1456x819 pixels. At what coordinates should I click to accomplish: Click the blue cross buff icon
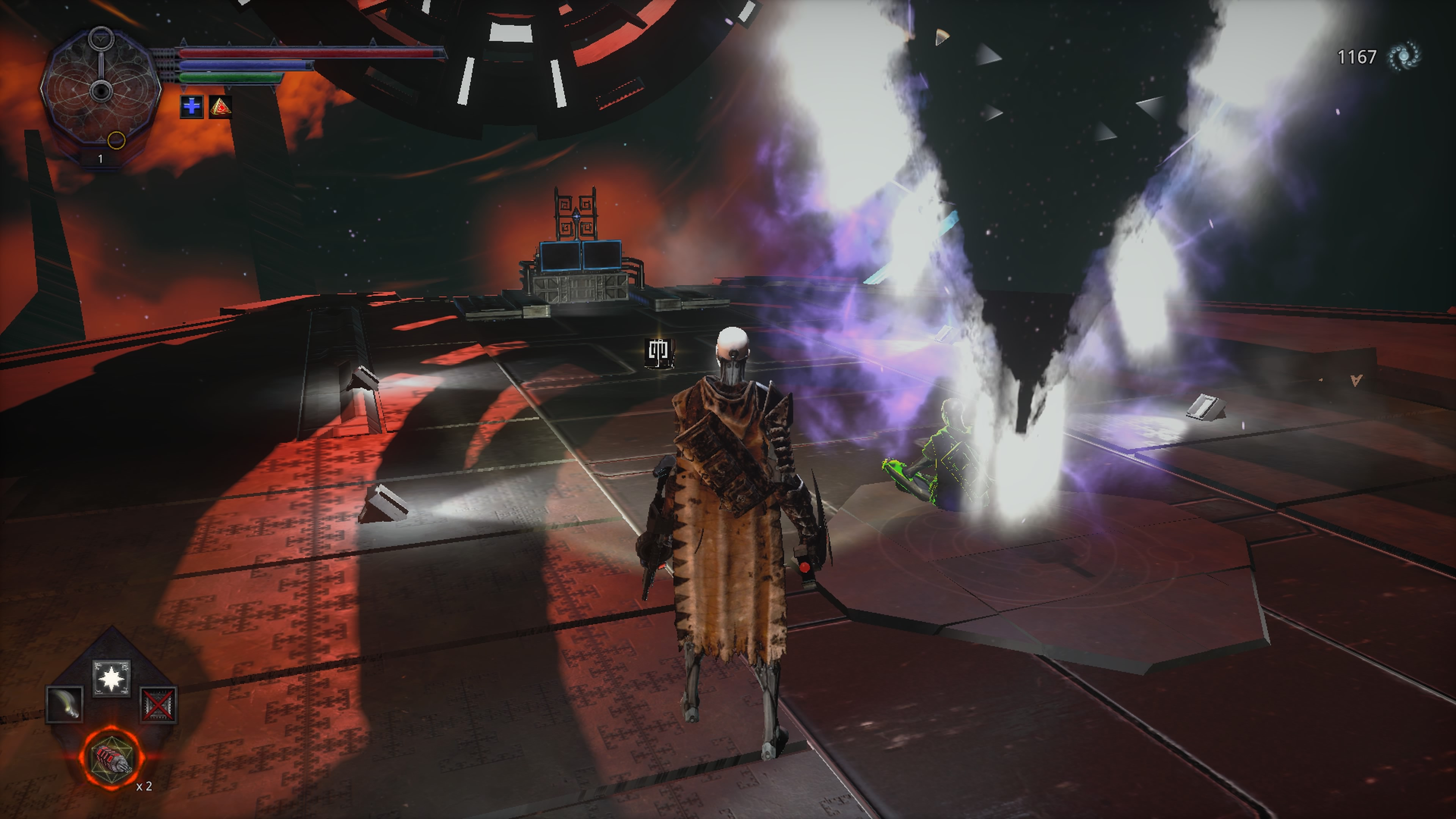click(191, 106)
